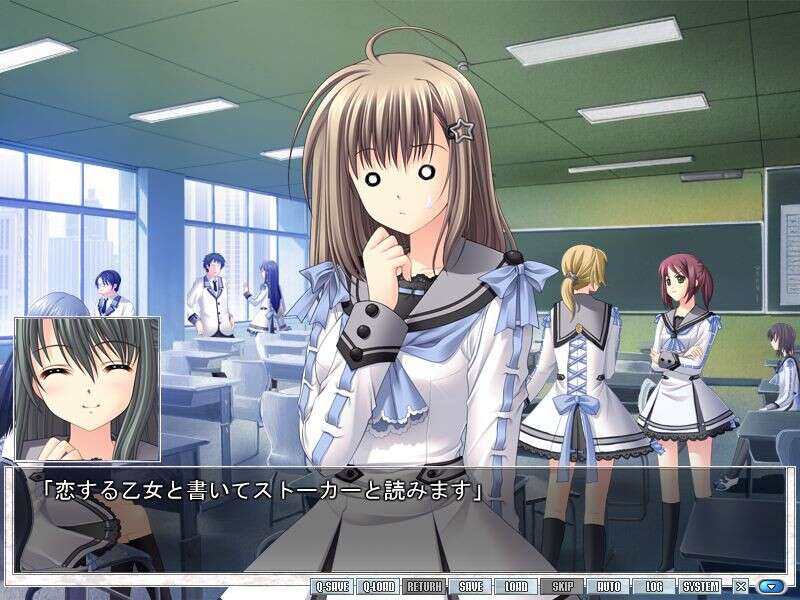Open the SYSTEM settings menu
This screenshot has width=800, height=600.
pos(701,587)
